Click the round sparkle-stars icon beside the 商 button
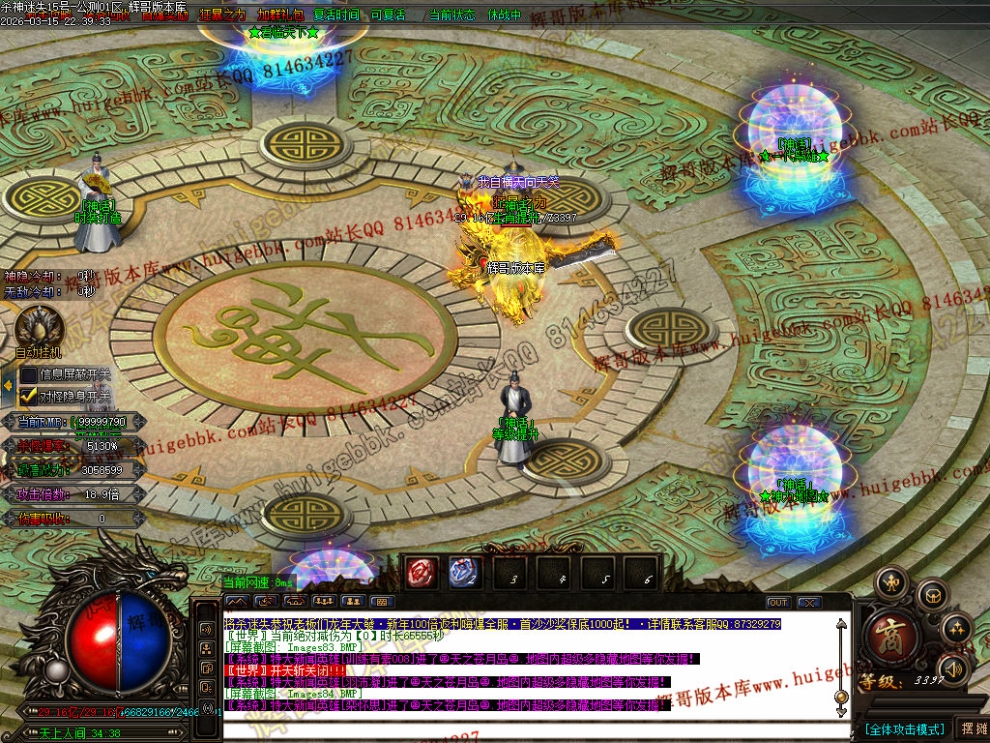Screen dimensions: 990x743 click(x=958, y=629)
